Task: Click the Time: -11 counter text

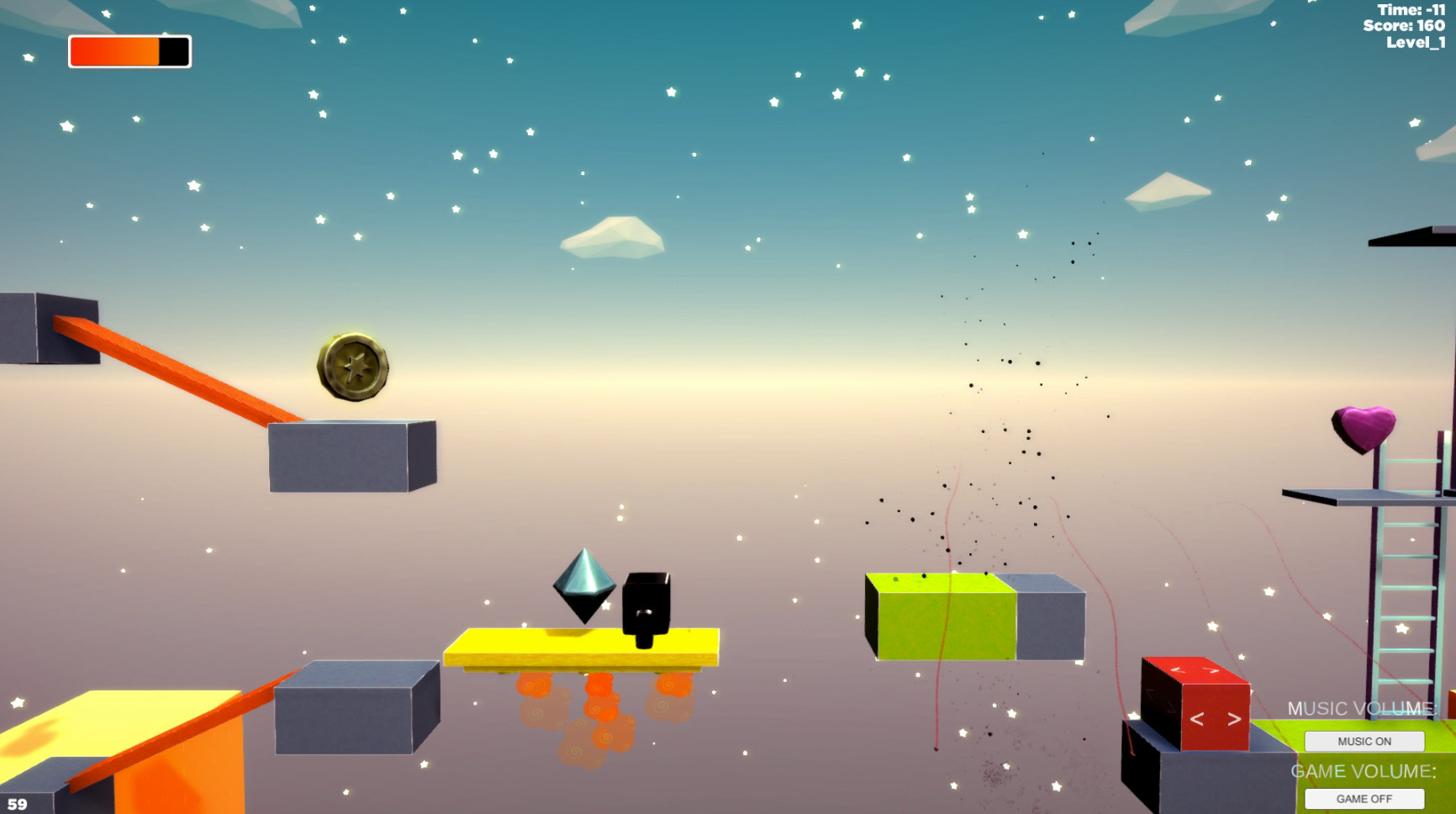Action: 1411,10
